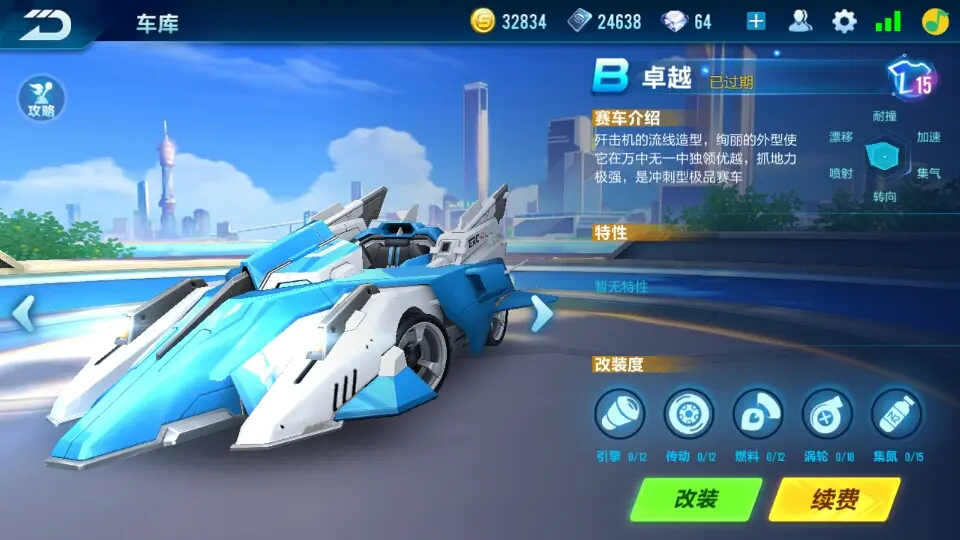This screenshot has height=540, width=960.
Task: Select the 引擎 engine upgrade icon
Action: tap(619, 414)
